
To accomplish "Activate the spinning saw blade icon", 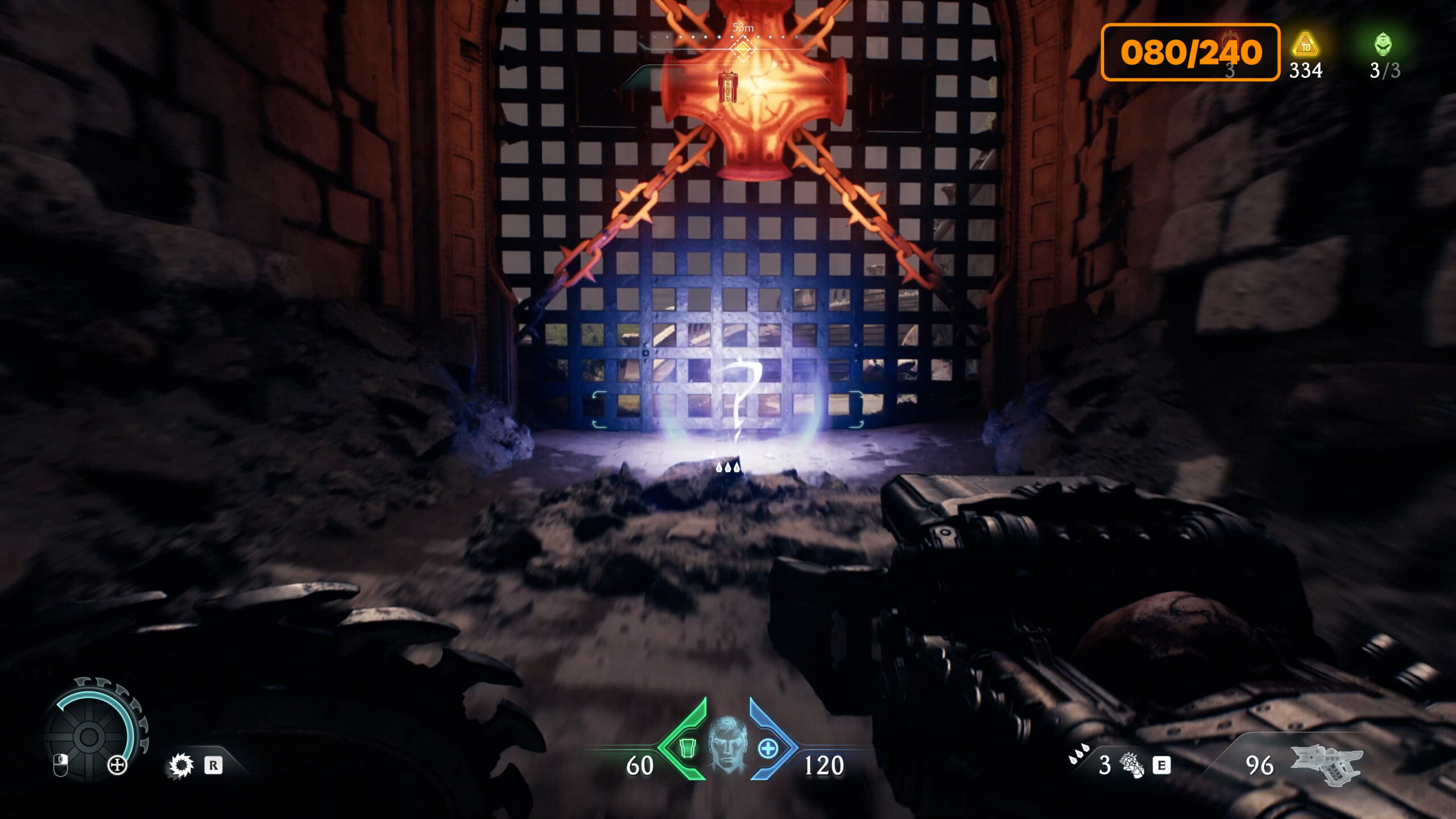I will [181, 766].
